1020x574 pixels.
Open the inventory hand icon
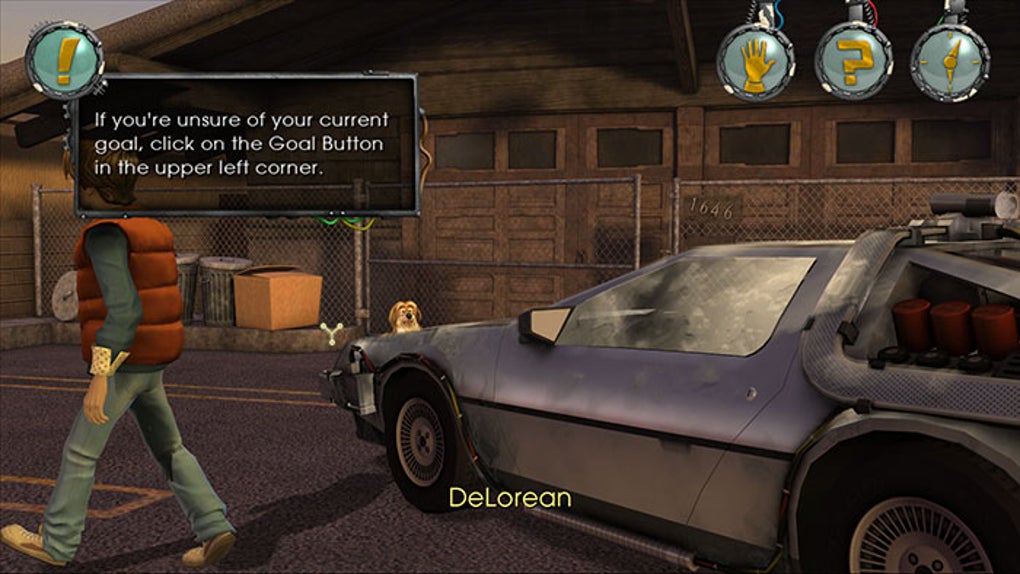tap(756, 61)
